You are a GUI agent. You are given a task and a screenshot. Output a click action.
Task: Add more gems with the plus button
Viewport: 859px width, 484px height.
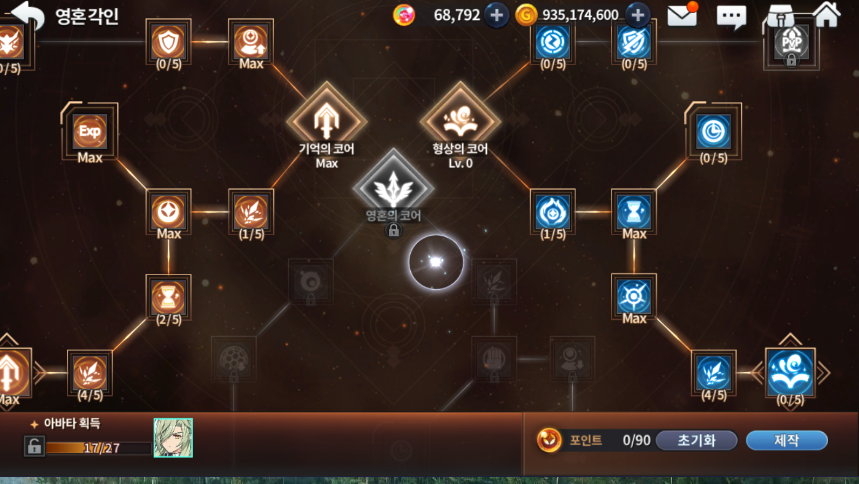point(496,15)
